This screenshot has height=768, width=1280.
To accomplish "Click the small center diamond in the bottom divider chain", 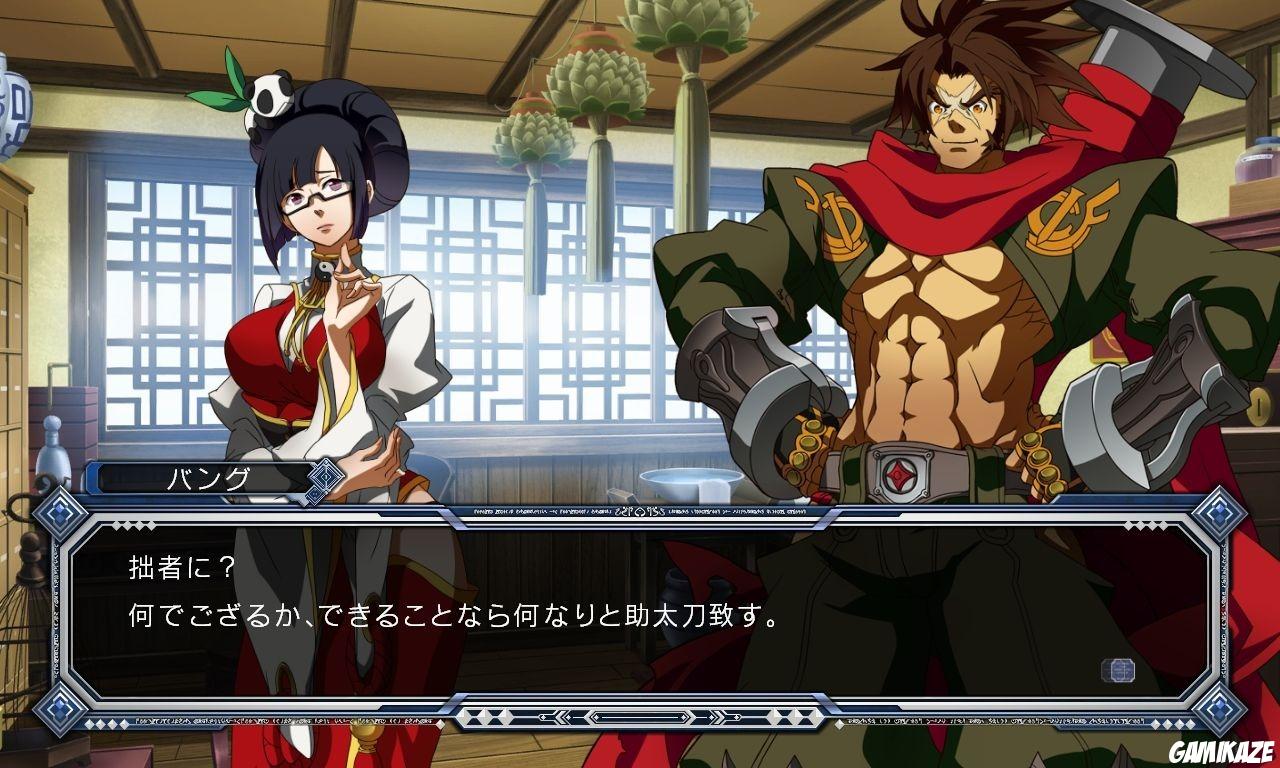I will 640,717.
